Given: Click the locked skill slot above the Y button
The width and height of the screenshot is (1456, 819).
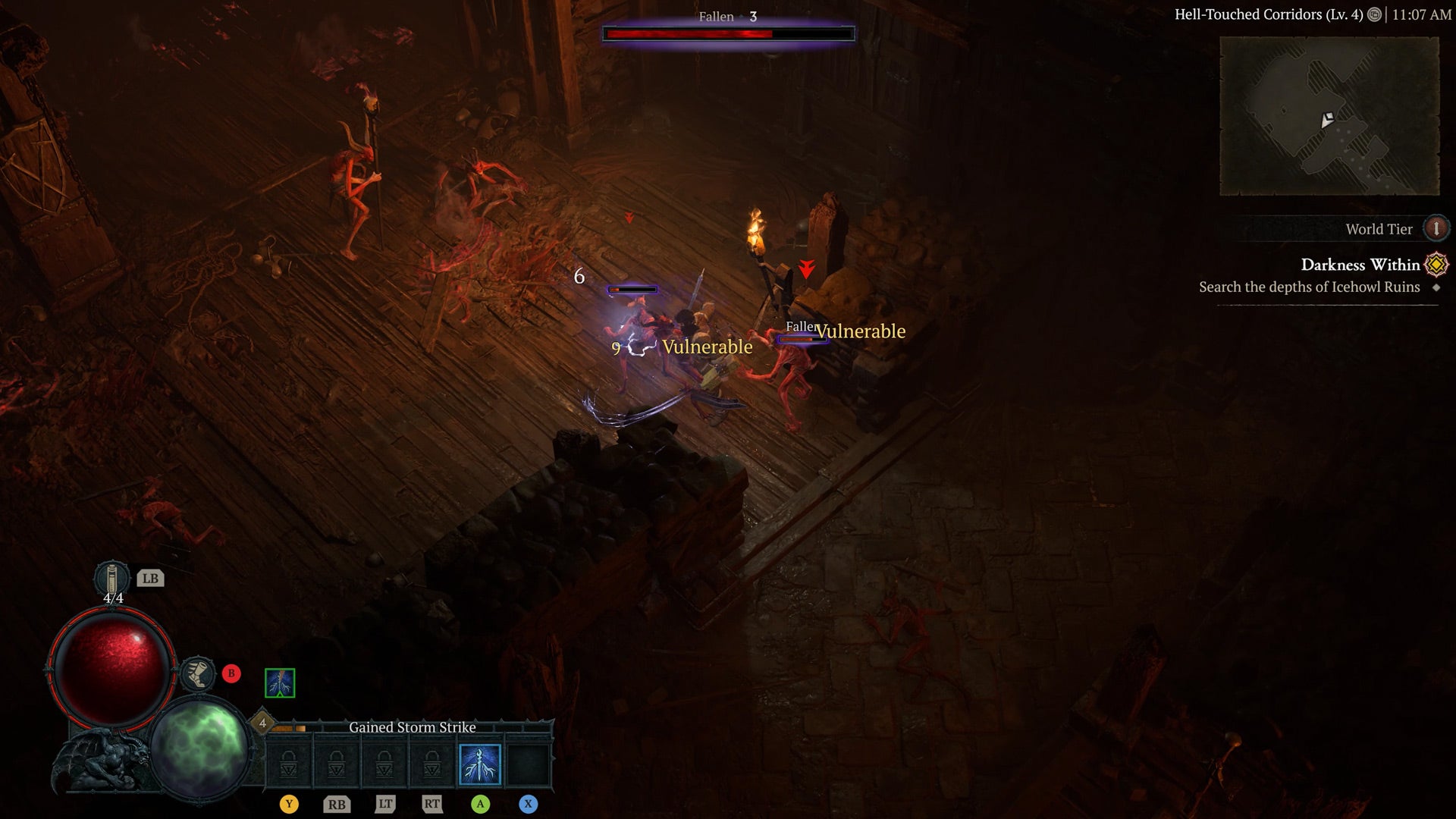Looking at the screenshot, I should (x=288, y=764).
